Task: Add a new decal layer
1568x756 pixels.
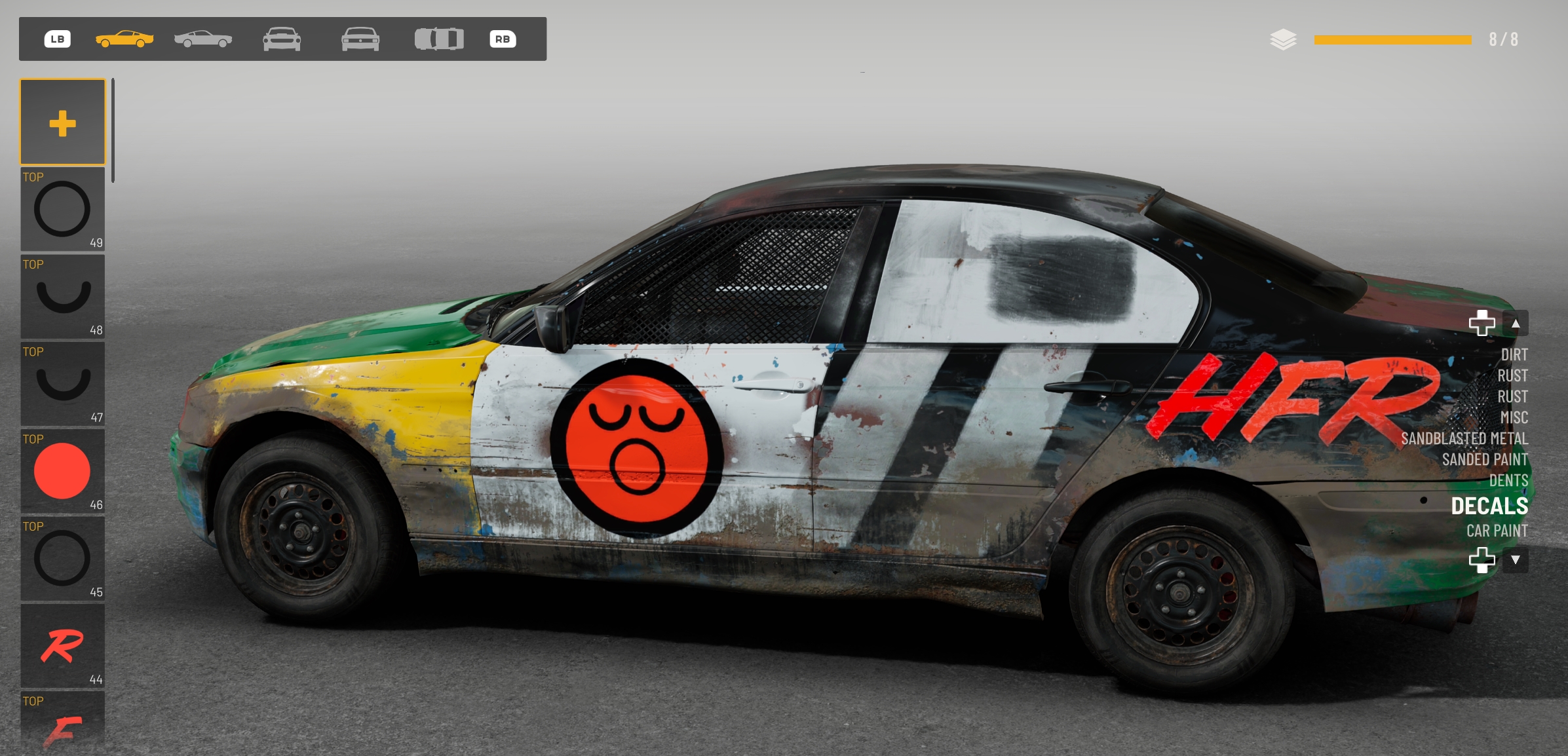Action: click(x=62, y=123)
